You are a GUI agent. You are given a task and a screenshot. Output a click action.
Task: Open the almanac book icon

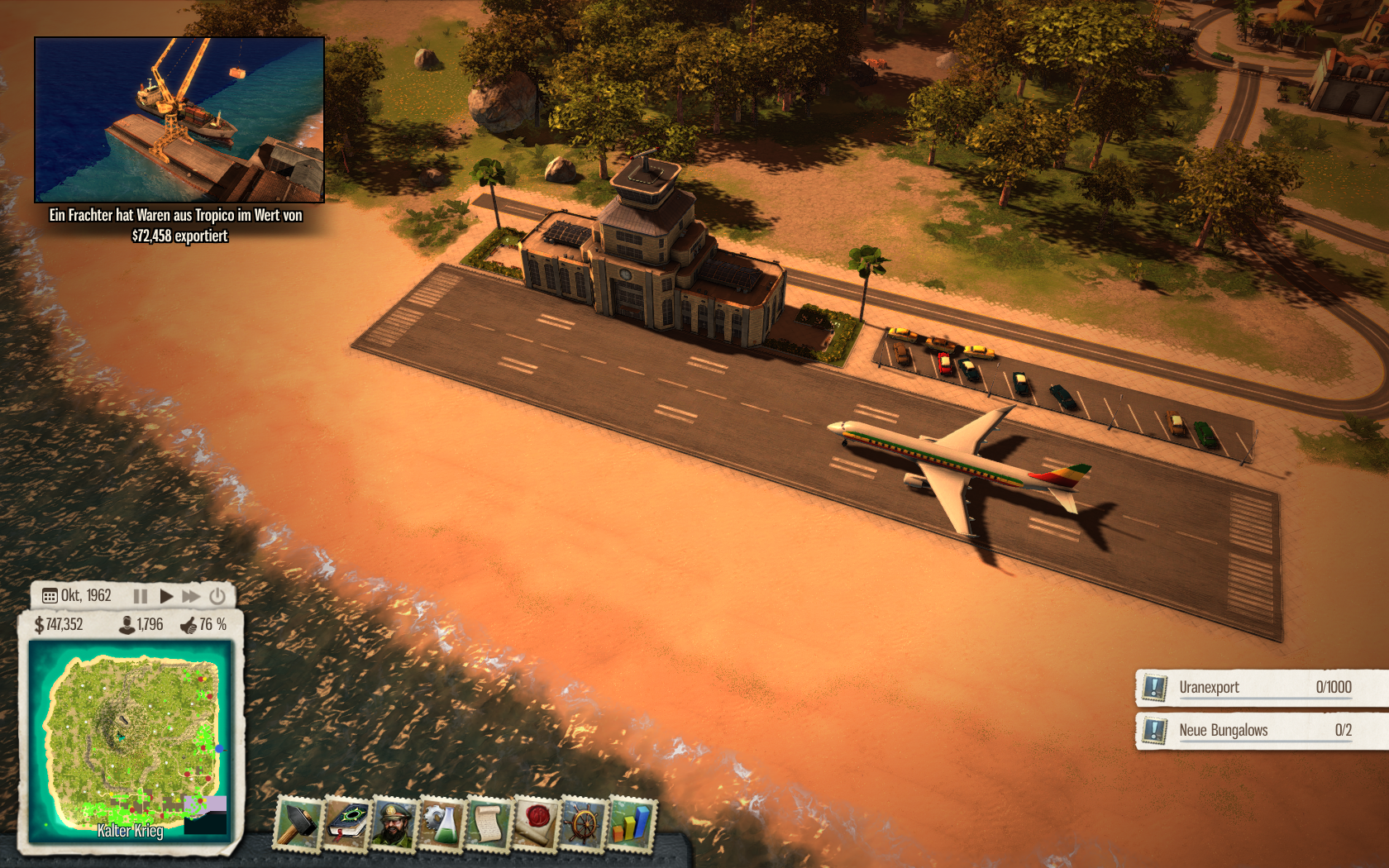point(346,823)
